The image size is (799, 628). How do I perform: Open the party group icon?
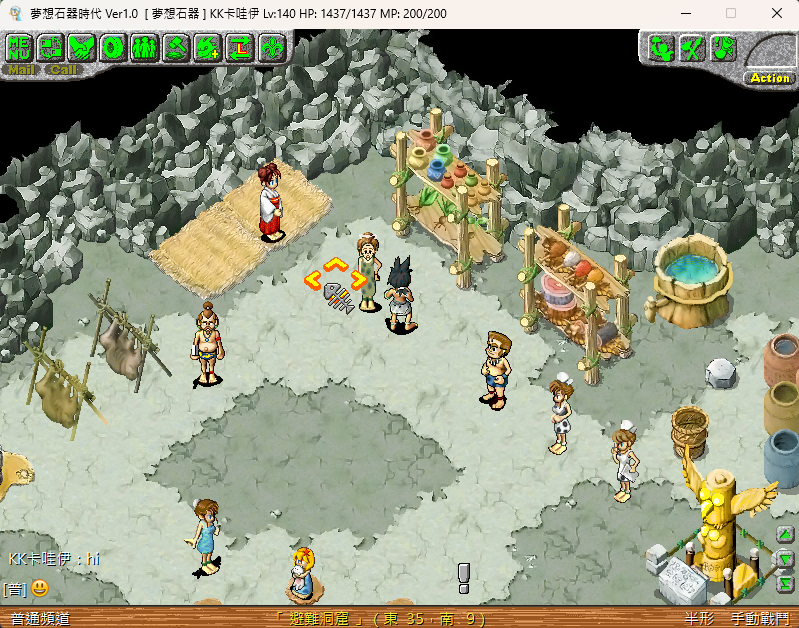(x=144, y=46)
